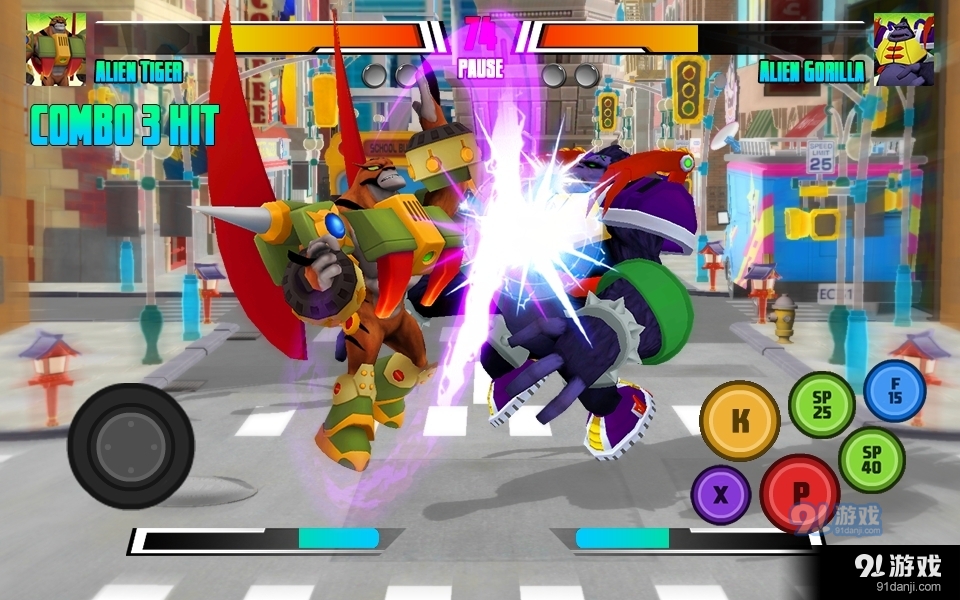Trigger the SP 40 special attack
960x600 pixels.
(871, 459)
